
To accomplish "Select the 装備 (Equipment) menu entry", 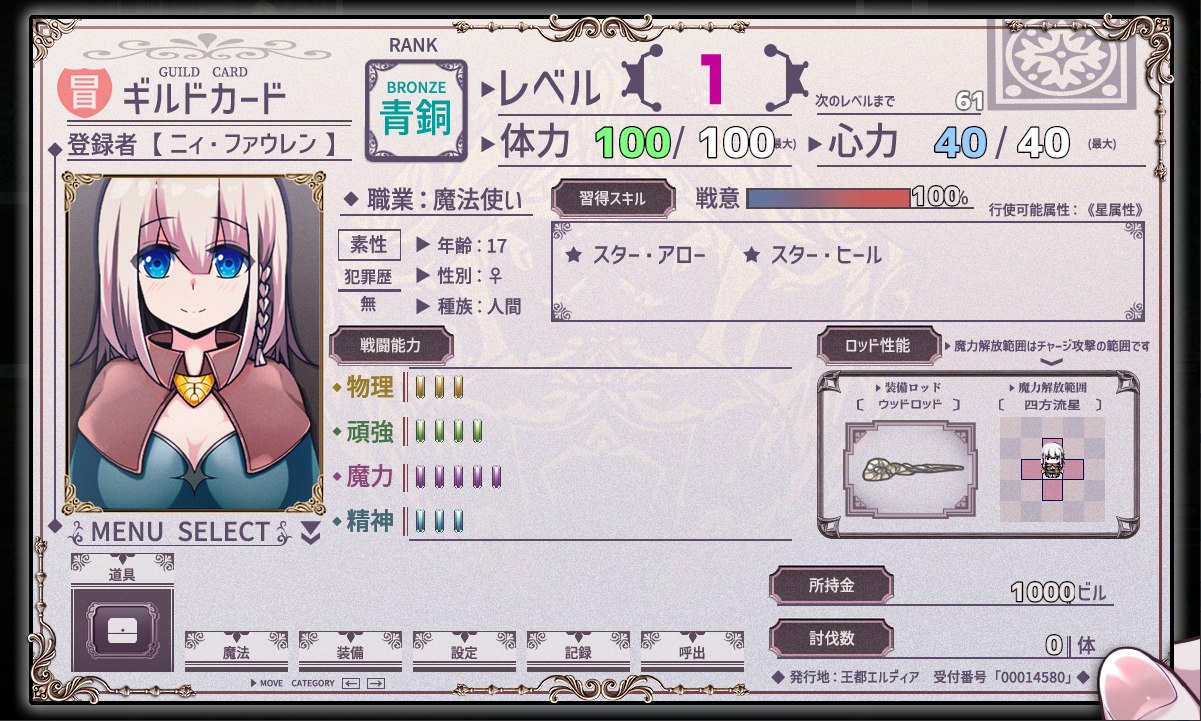I will [350, 652].
